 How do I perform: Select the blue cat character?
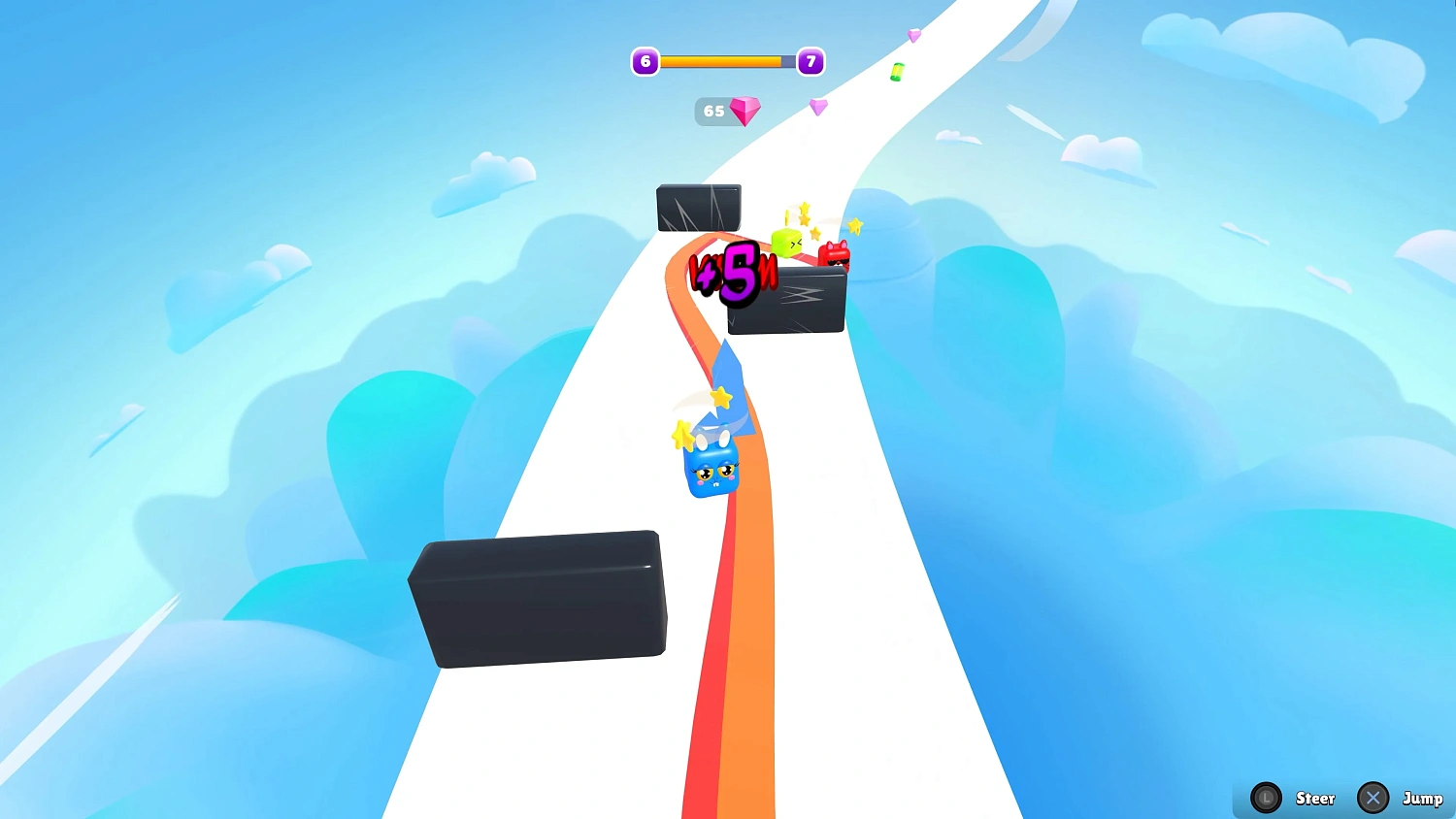tap(711, 473)
